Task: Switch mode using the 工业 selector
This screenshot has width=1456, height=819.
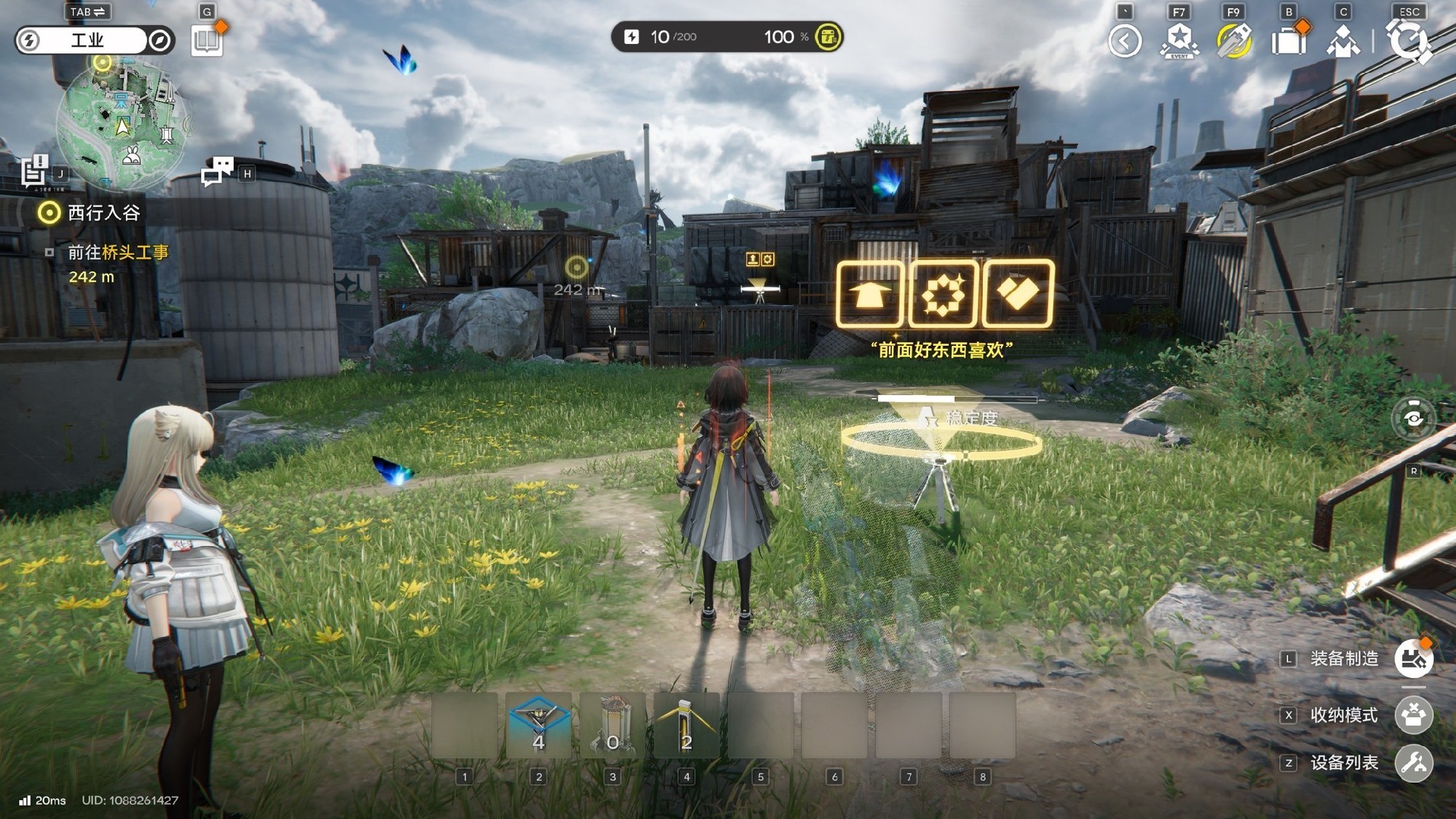Action: (x=87, y=40)
